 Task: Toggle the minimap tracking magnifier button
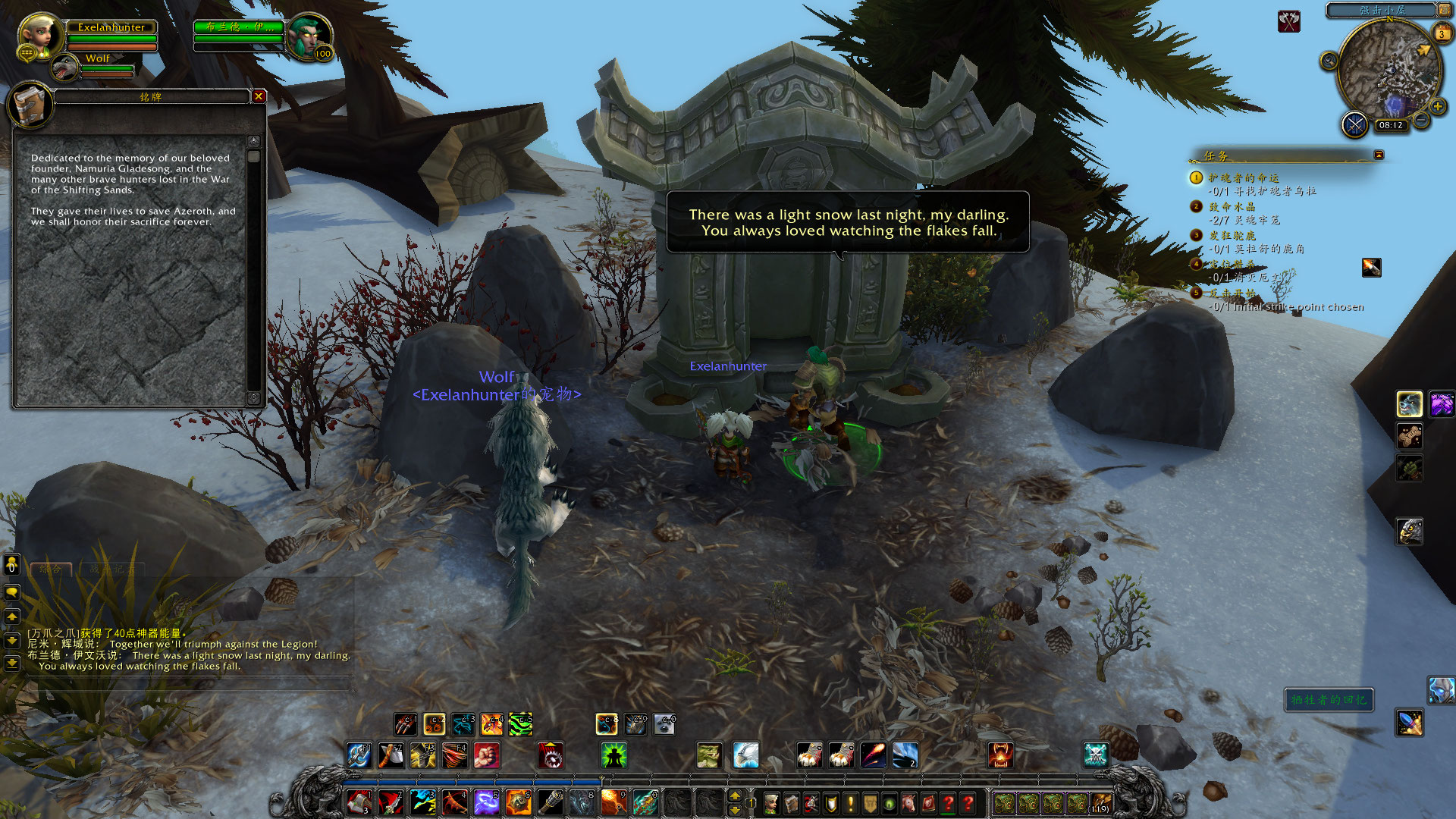pos(1329,61)
